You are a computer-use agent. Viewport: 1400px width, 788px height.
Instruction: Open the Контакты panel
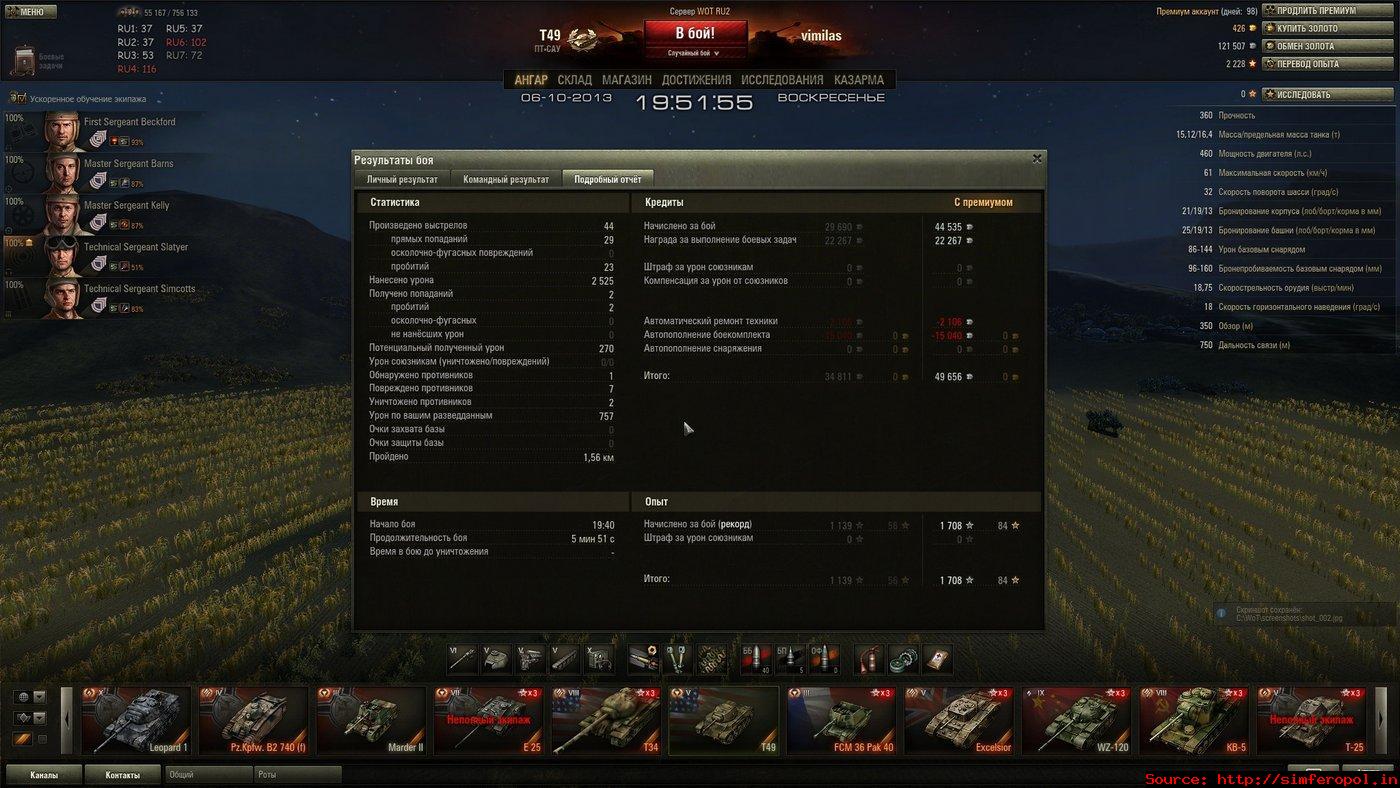tap(122, 775)
